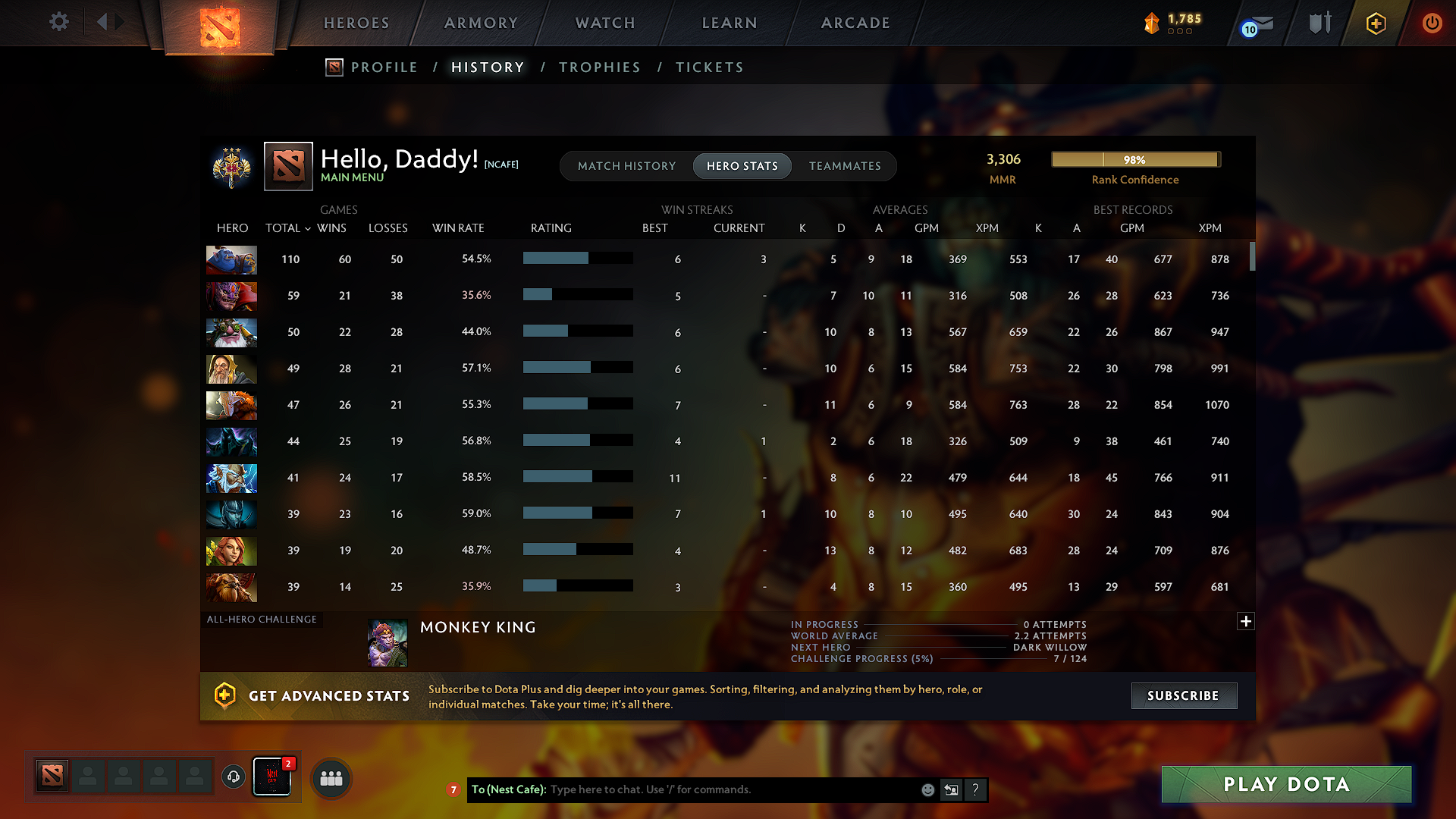
Task: Click the gold Dota Plus hexagon icon
Action: coord(1375,23)
